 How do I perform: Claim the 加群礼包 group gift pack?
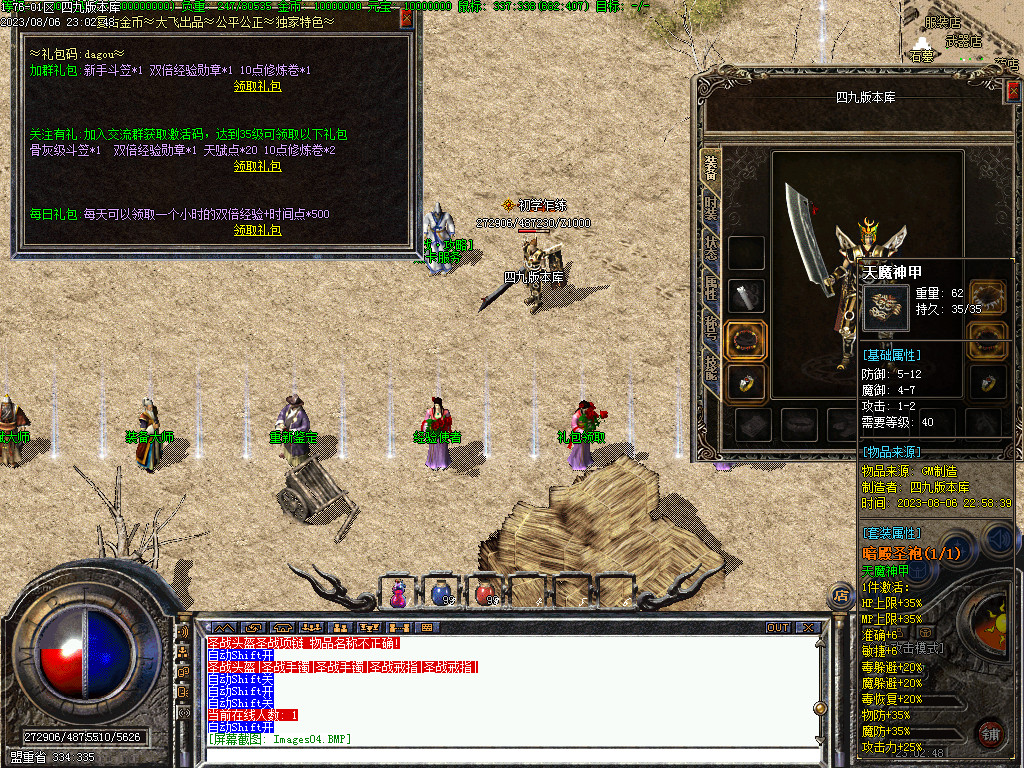(x=257, y=86)
